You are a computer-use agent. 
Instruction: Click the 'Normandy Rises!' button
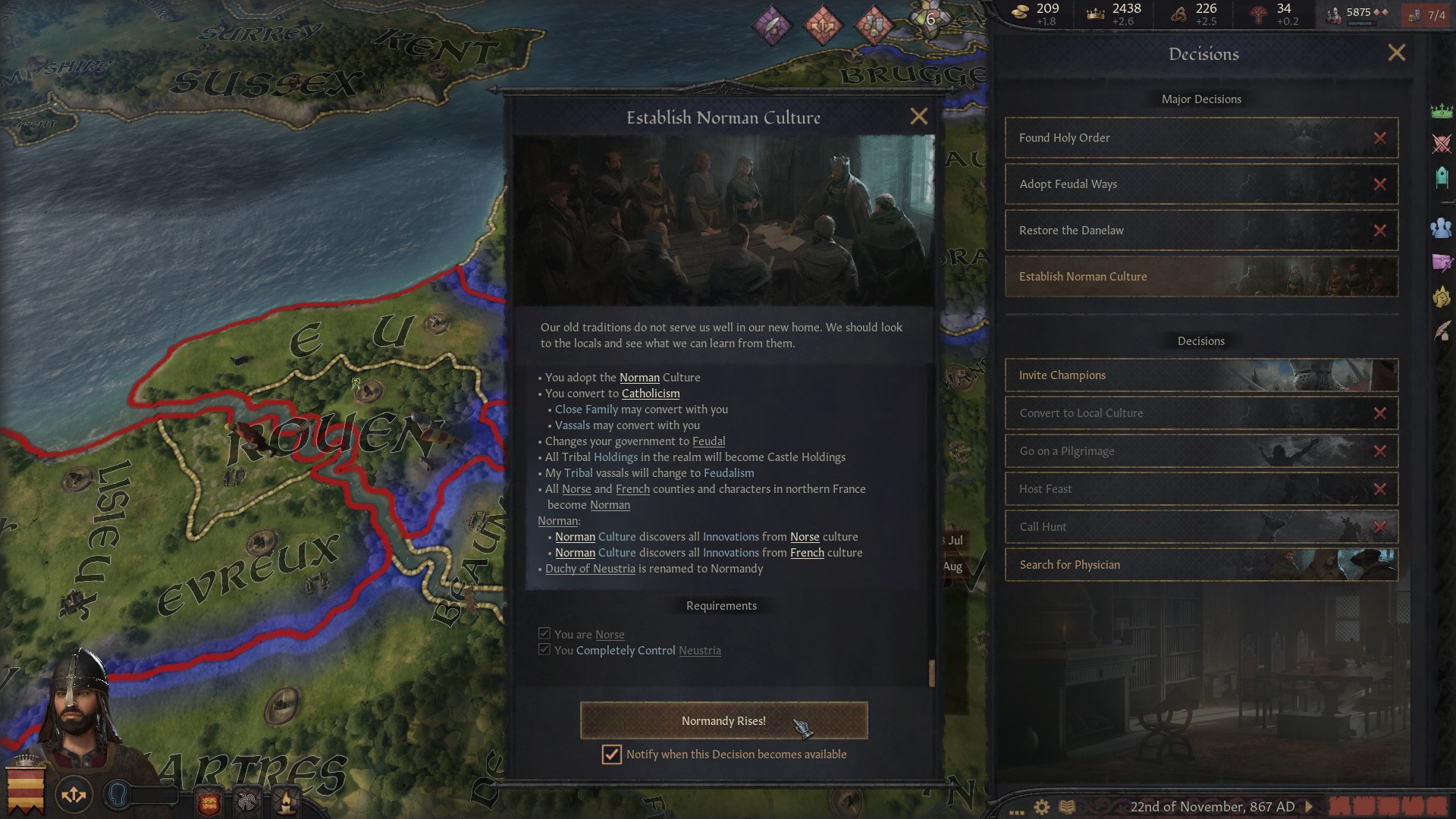723,720
